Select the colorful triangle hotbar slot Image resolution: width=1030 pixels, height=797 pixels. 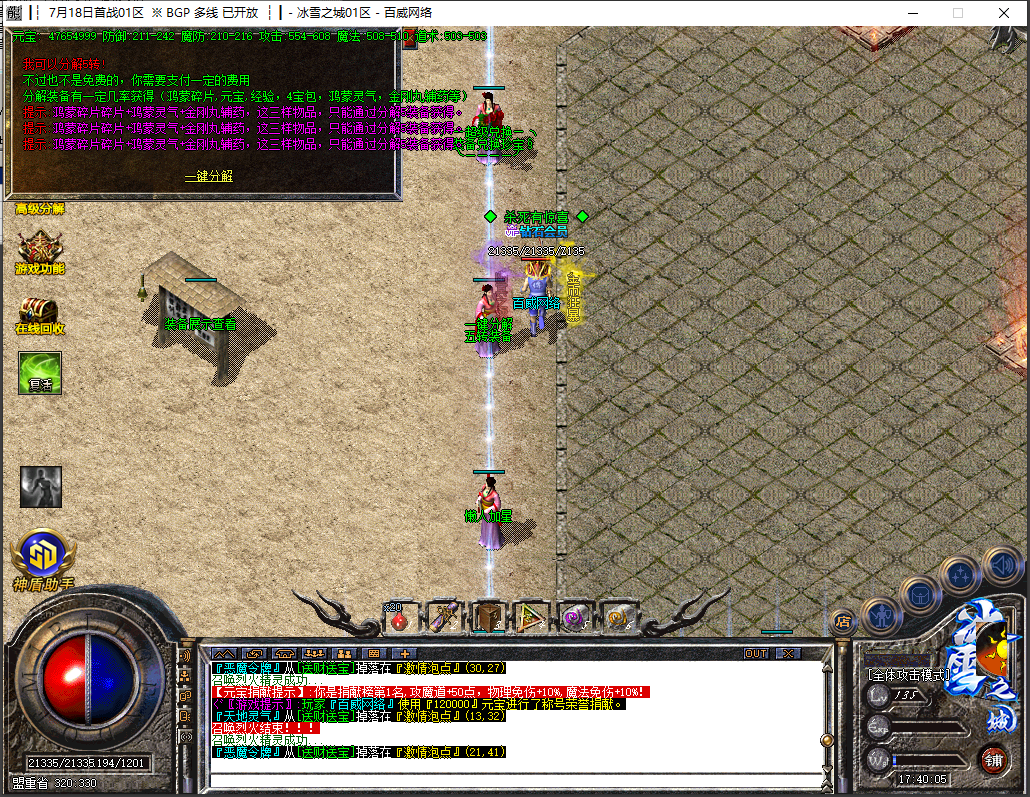click(531, 618)
